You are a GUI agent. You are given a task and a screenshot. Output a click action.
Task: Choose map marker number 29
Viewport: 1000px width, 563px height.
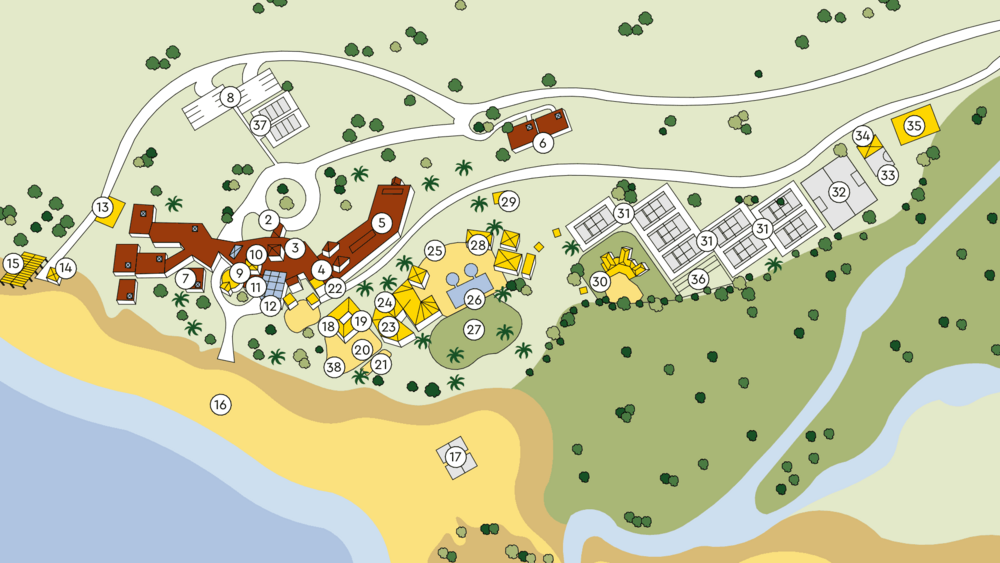point(509,202)
